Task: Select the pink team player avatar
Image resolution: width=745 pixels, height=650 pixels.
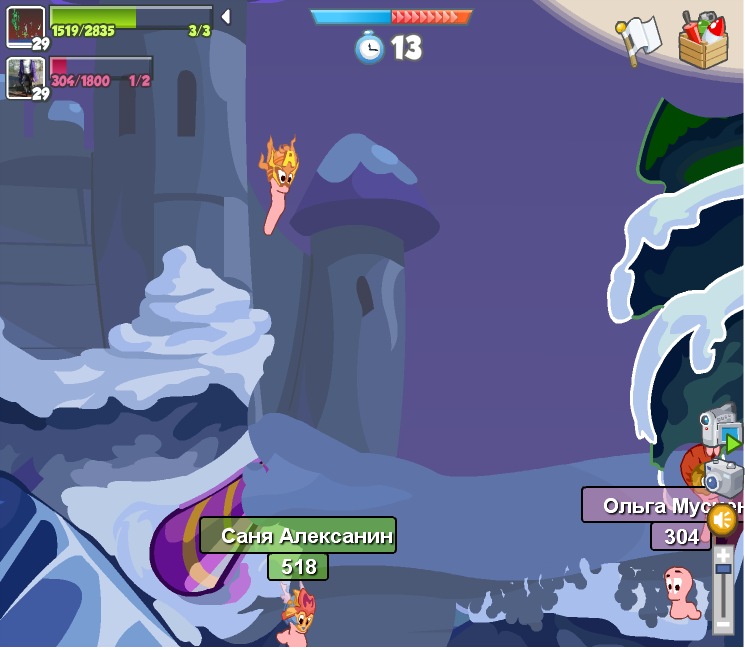Action: coord(26,77)
